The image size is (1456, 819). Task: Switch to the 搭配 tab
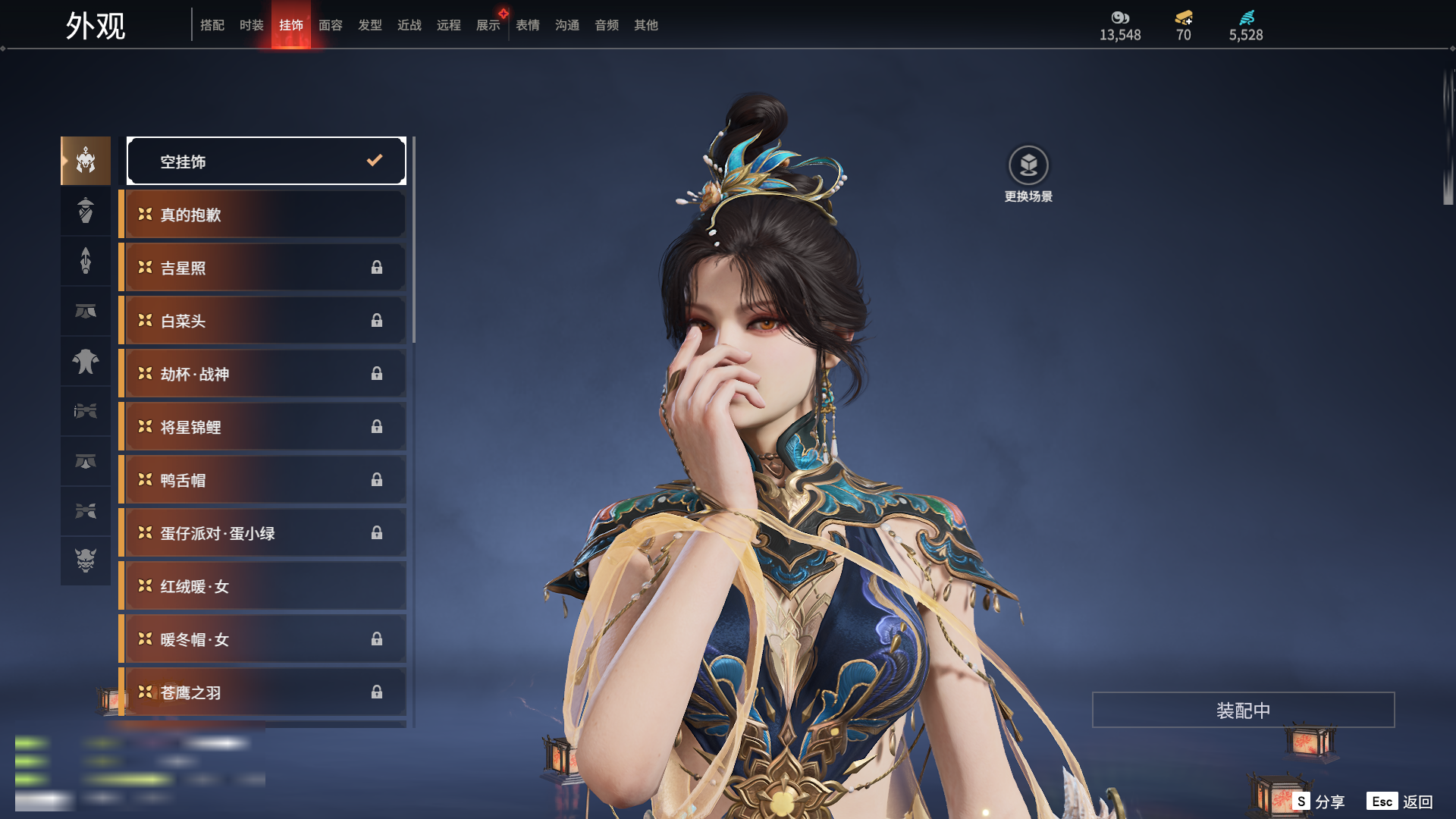212,25
